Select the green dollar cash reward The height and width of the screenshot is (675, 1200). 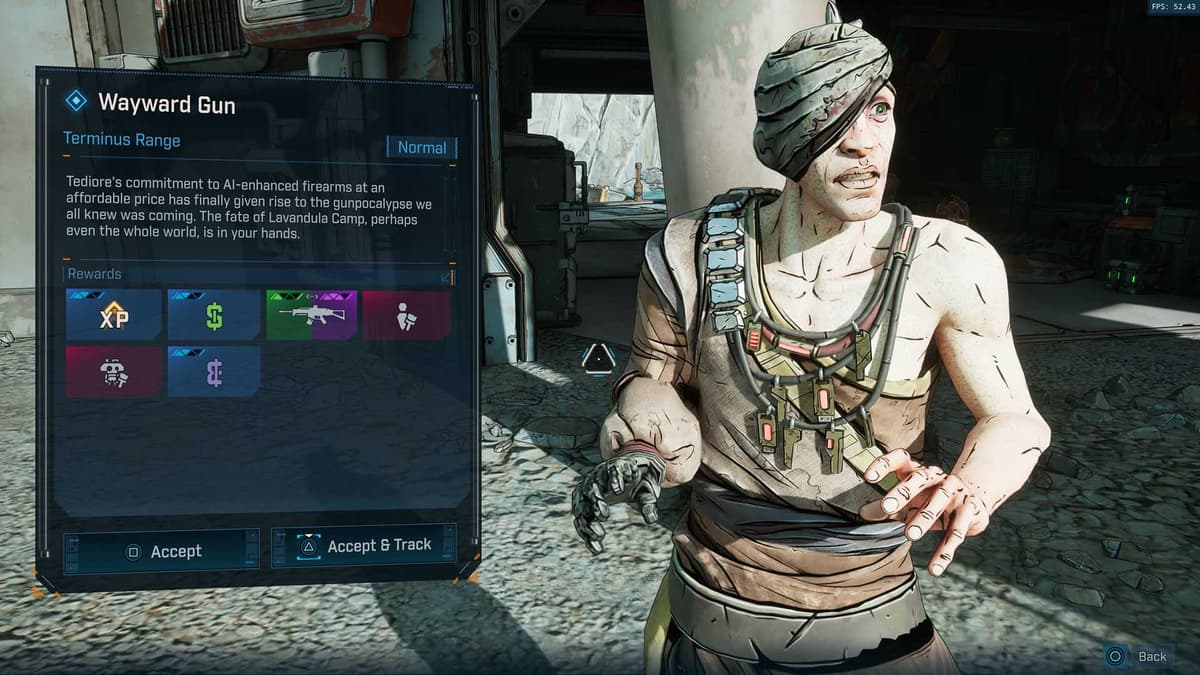point(214,316)
